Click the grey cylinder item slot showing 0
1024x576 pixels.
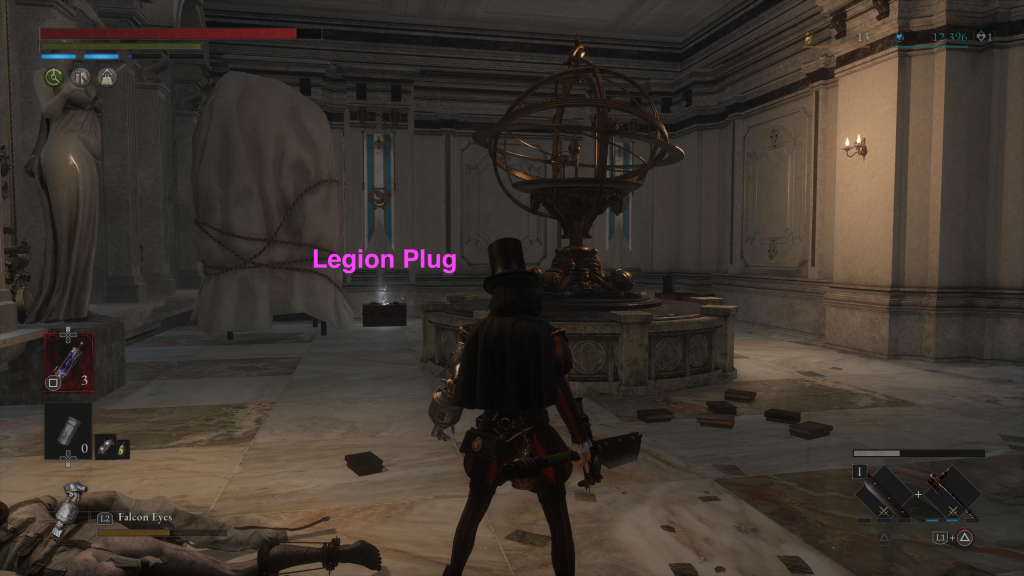tap(67, 430)
